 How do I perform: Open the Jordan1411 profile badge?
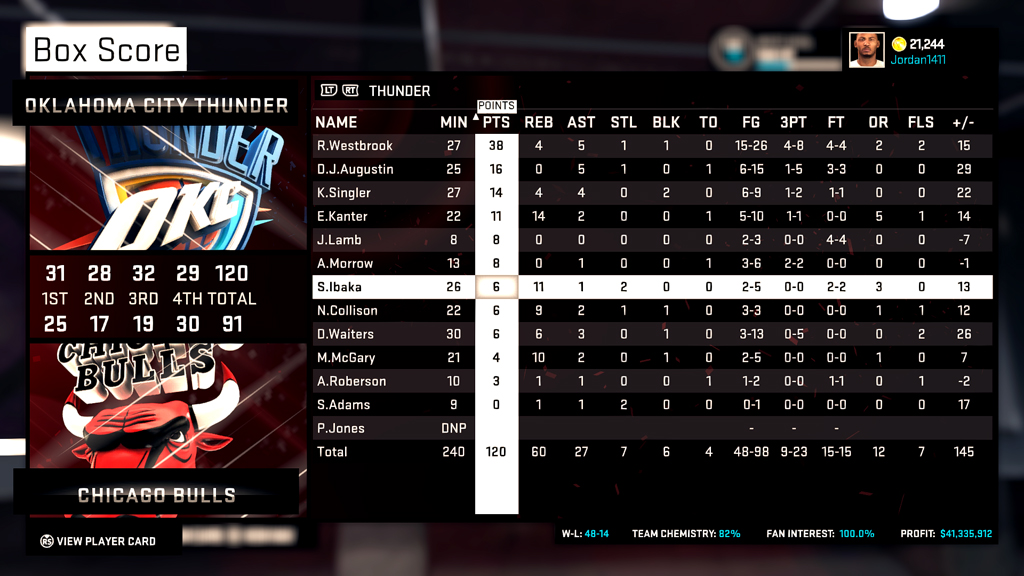coord(897,50)
